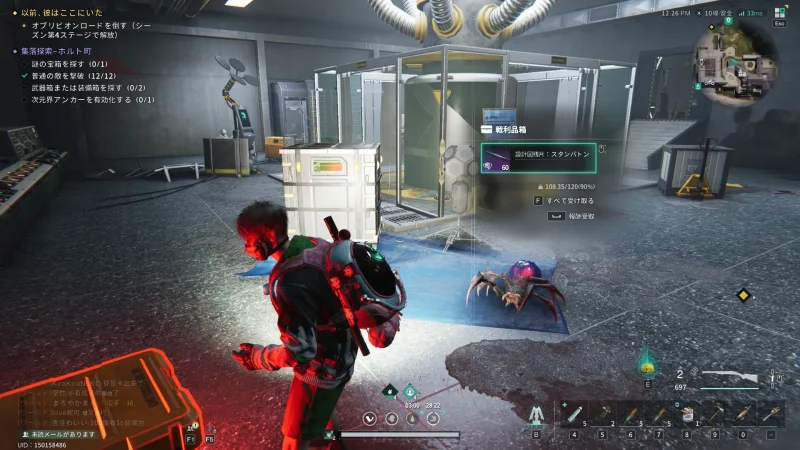Select the grenade hotbar slot

(x=603, y=412)
